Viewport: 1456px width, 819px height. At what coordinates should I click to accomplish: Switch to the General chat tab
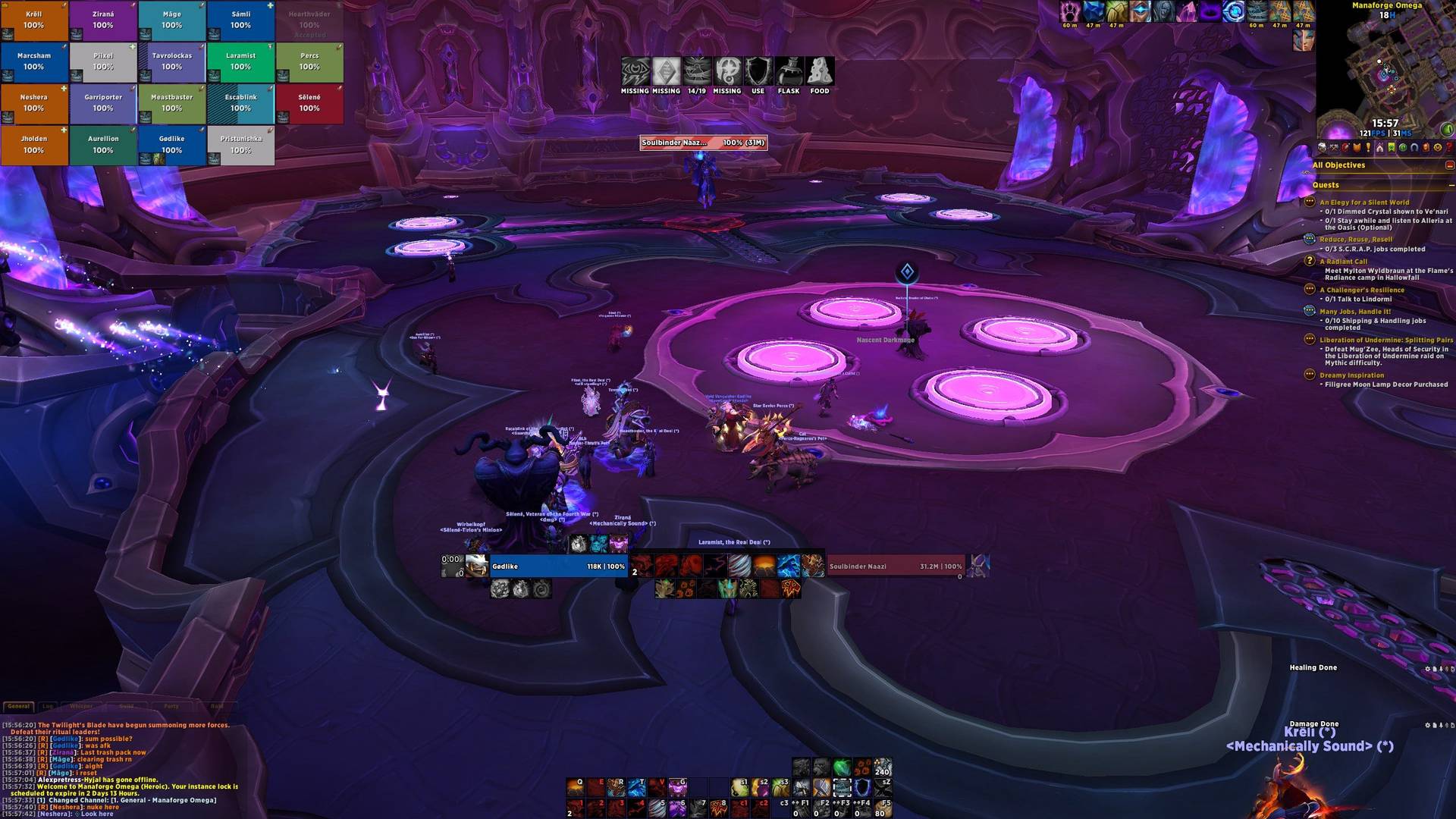[19, 706]
